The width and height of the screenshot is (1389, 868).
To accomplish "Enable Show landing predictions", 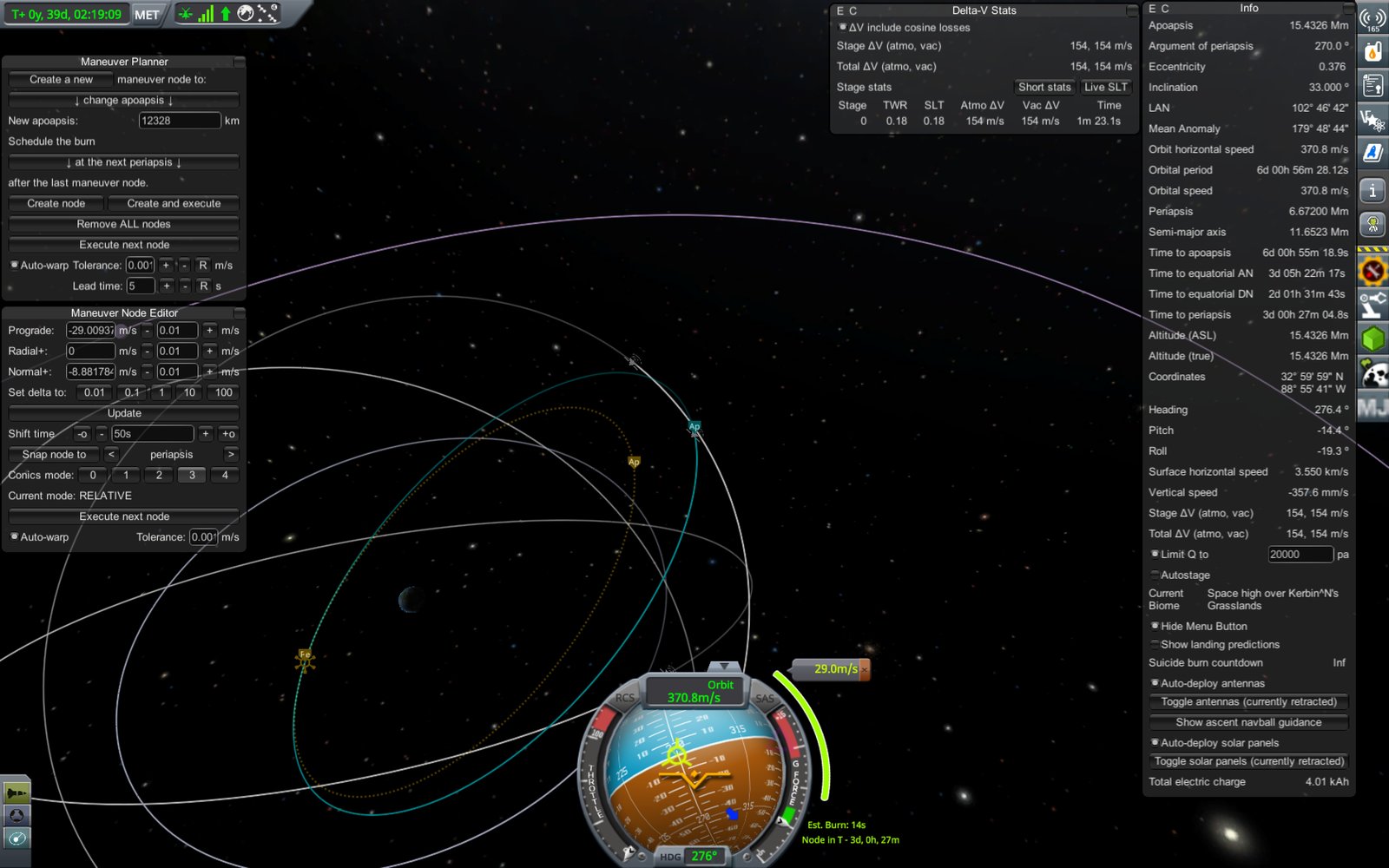I will click(1155, 644).
